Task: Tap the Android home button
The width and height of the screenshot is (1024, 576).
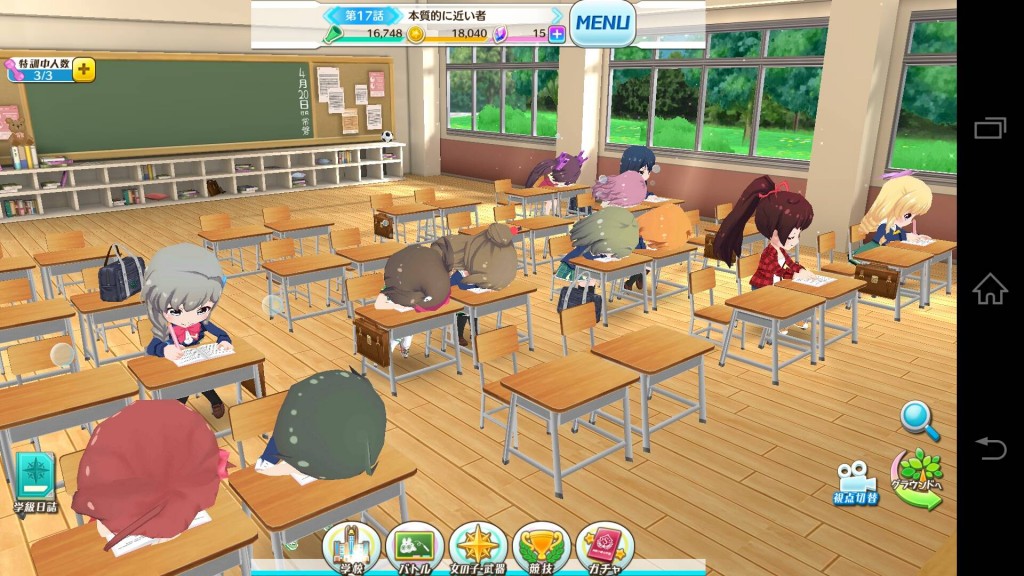Action: coord(989,289)
